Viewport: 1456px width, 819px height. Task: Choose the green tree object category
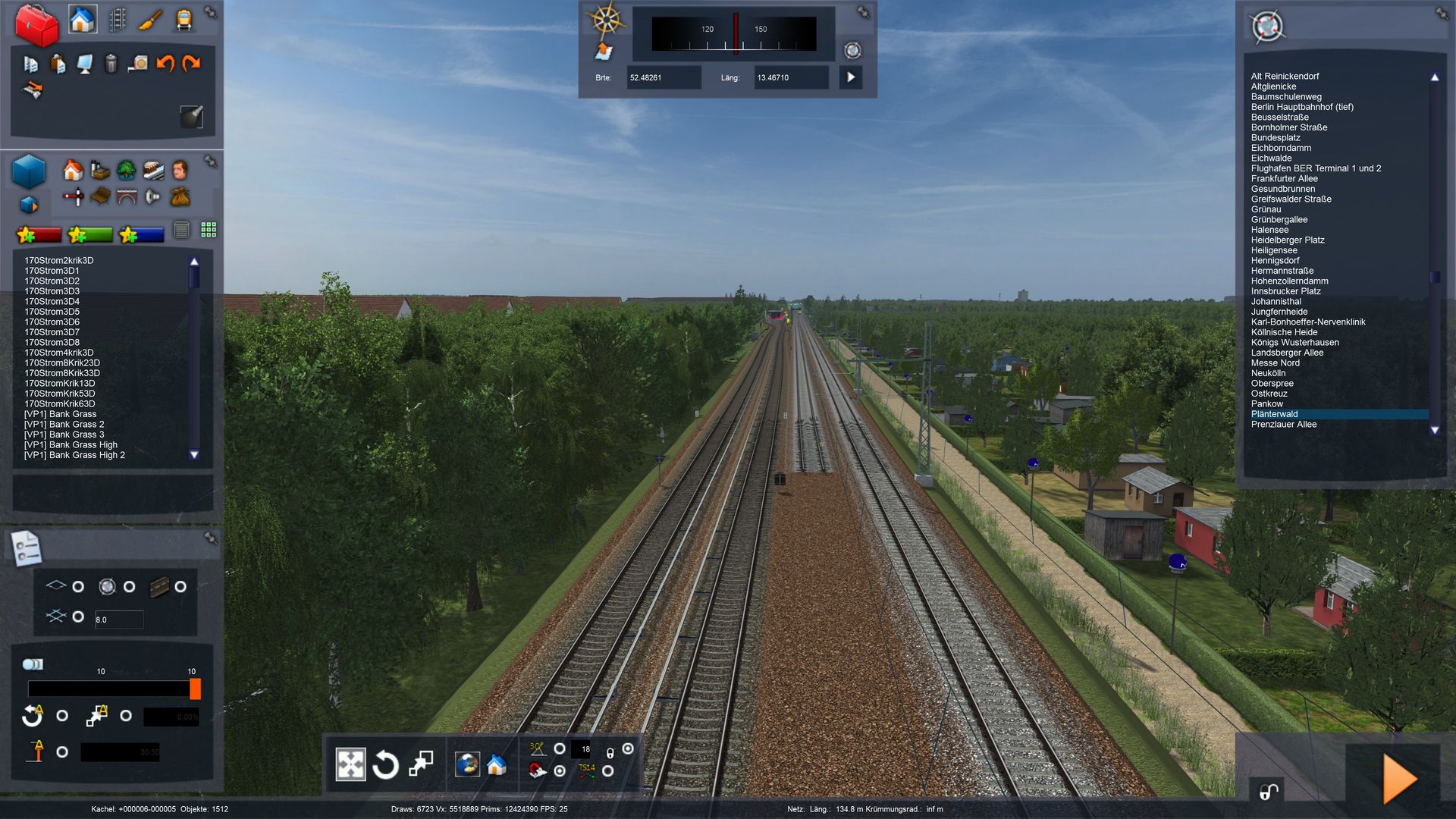click(126, 170)
